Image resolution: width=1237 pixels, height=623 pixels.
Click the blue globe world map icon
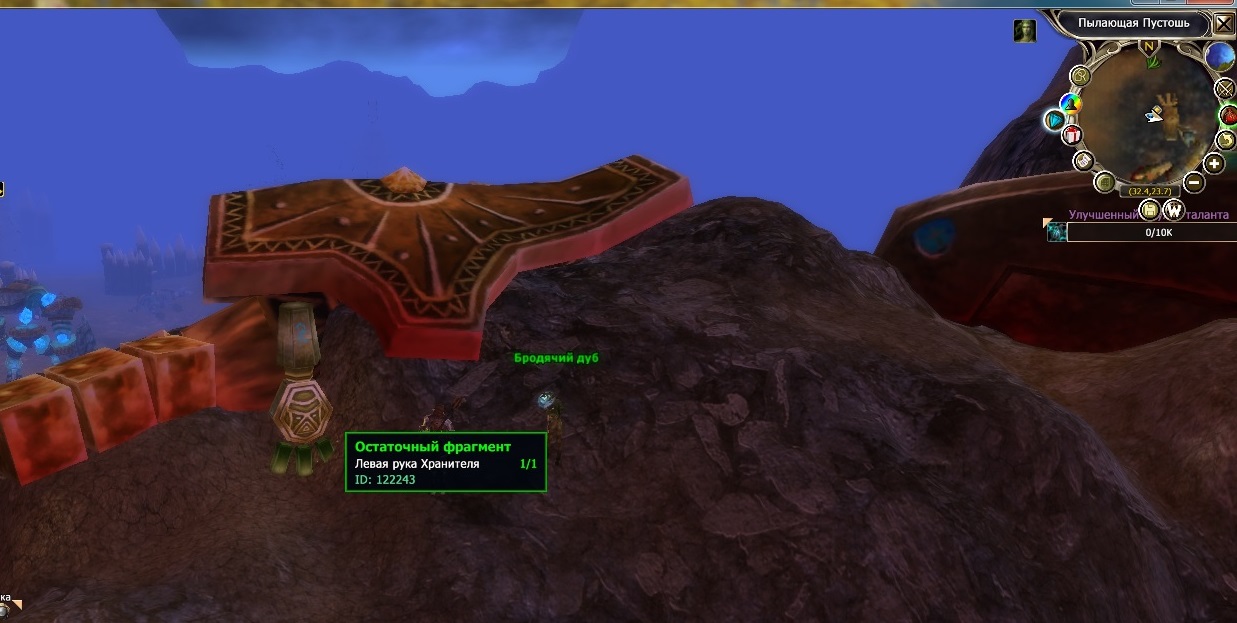pyautogui.click(x=1219, y=57)
